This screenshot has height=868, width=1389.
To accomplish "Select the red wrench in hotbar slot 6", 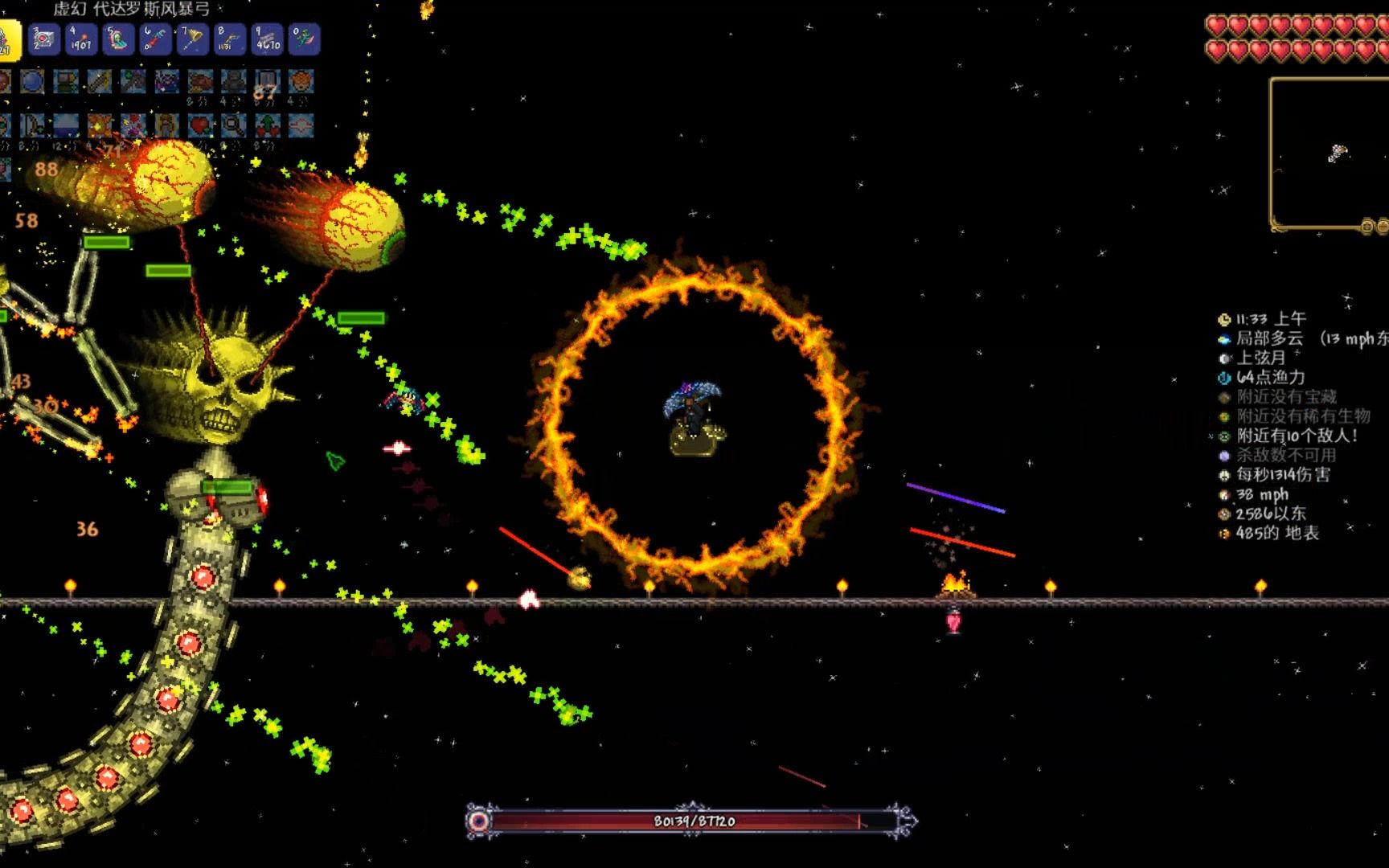I will pyautogui.click(x=155, y=39).
